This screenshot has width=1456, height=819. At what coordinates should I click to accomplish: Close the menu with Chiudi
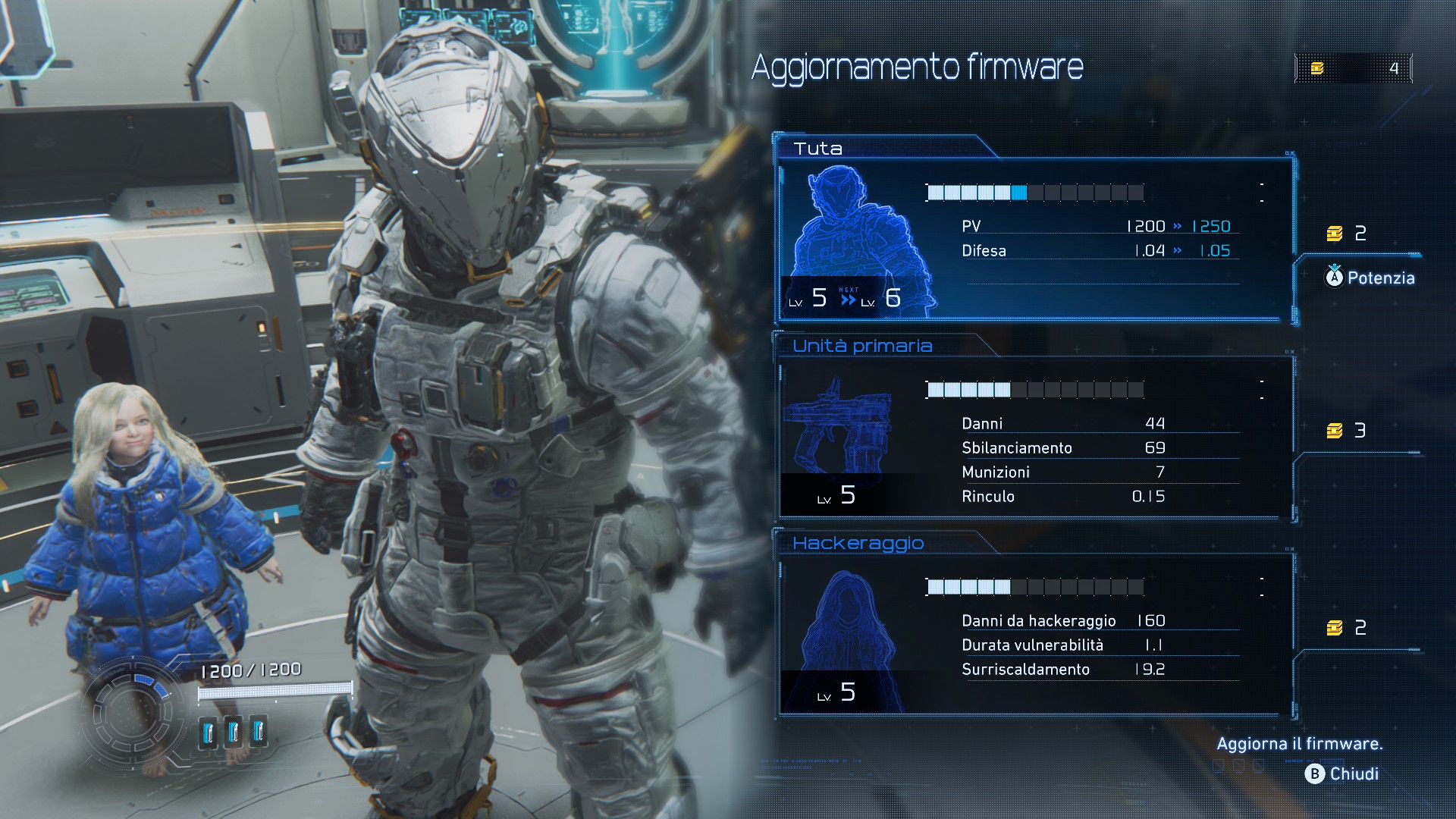click(1341, 773)
